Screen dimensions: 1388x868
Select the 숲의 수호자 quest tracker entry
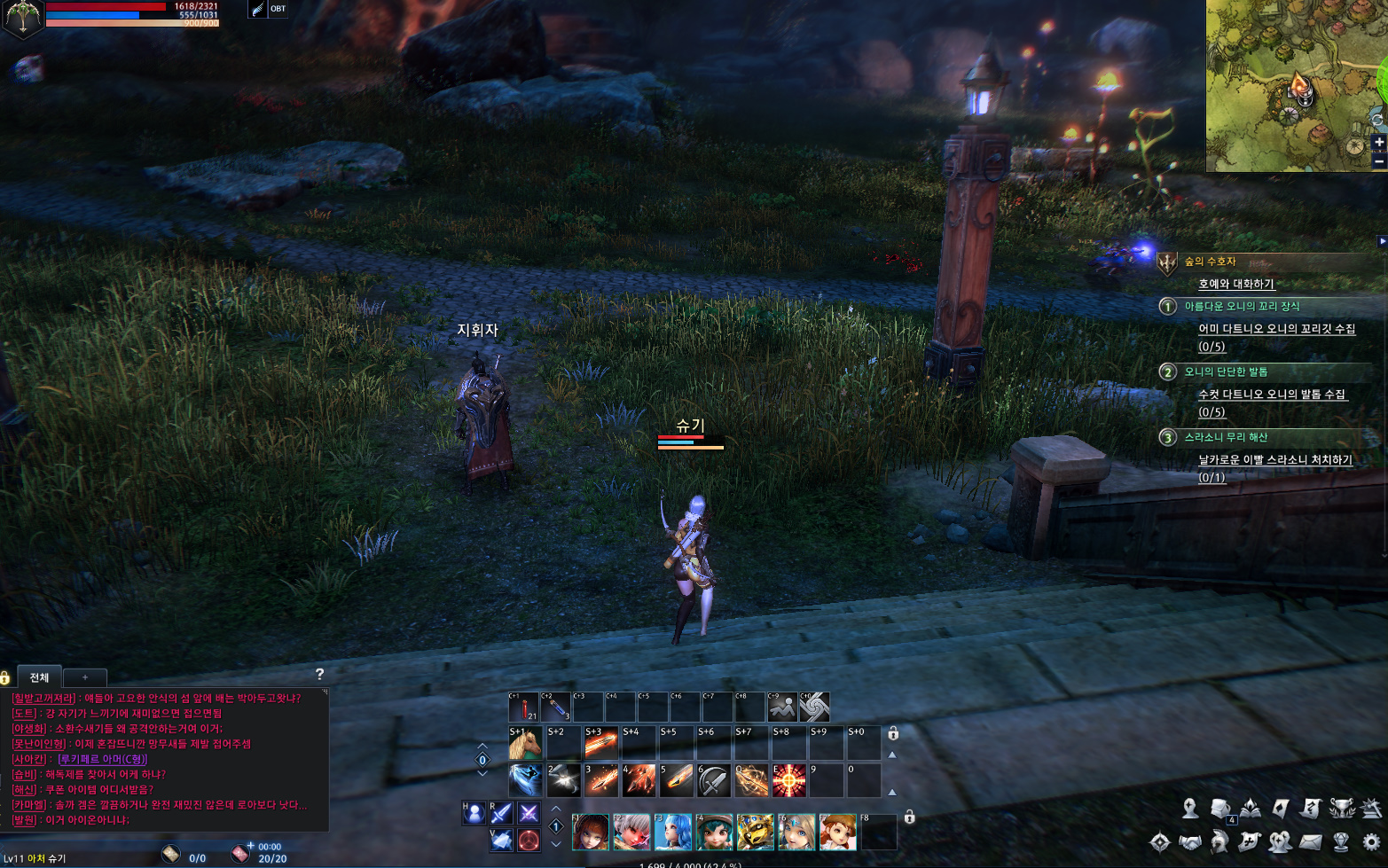[1210, 262]
